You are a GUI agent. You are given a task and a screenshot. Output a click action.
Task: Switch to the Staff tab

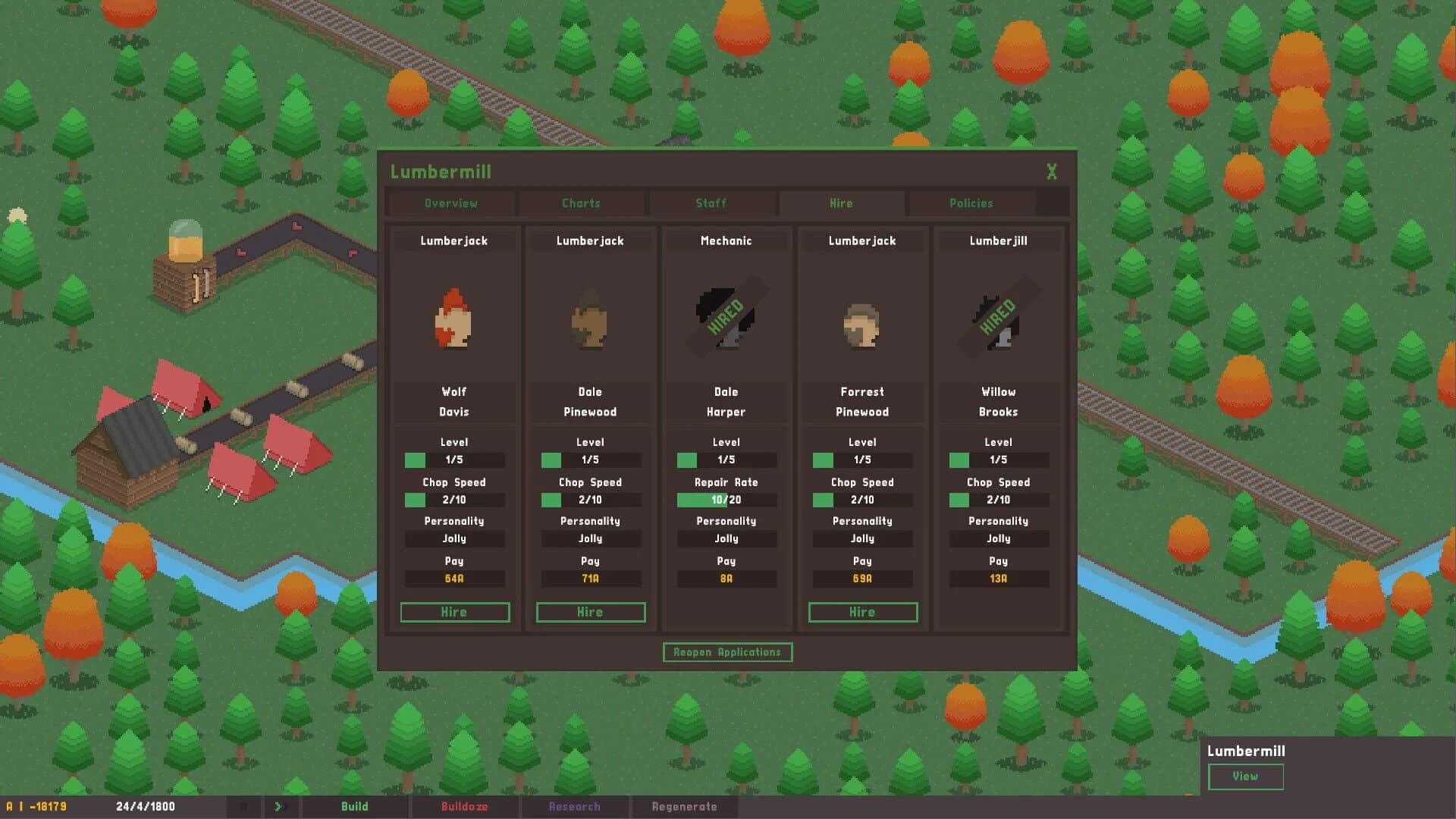(x=711, y=202)
